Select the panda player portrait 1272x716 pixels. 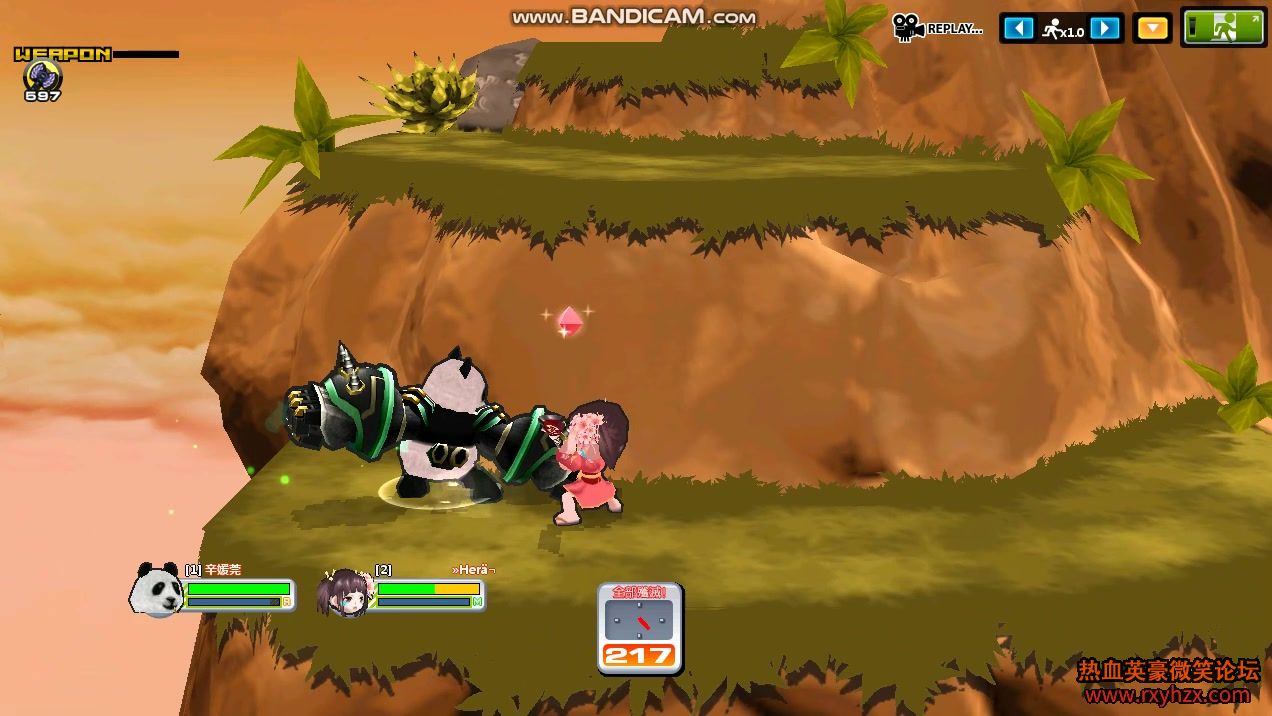coord(156,589)
